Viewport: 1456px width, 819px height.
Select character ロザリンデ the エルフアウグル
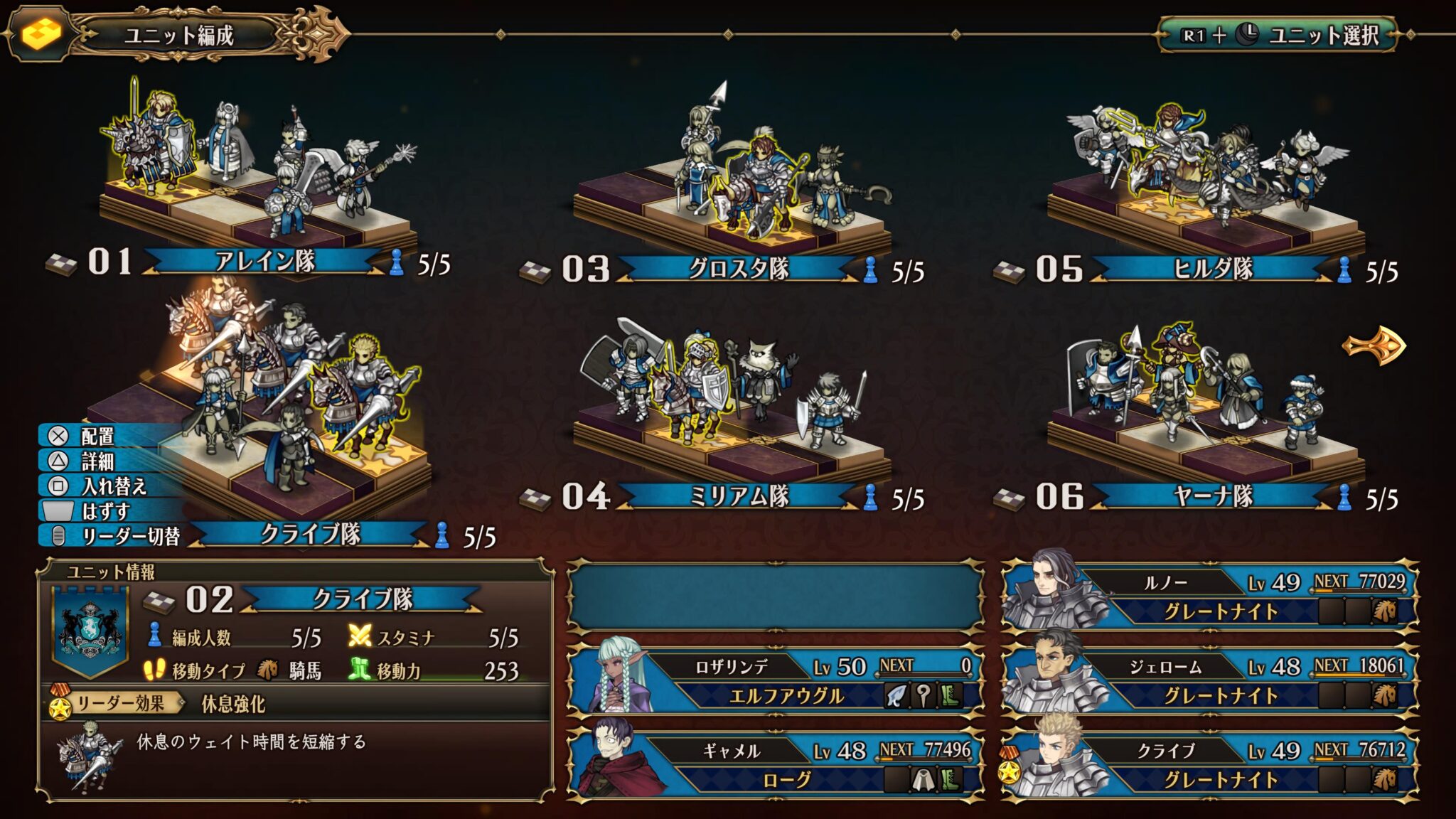[776, 680]
